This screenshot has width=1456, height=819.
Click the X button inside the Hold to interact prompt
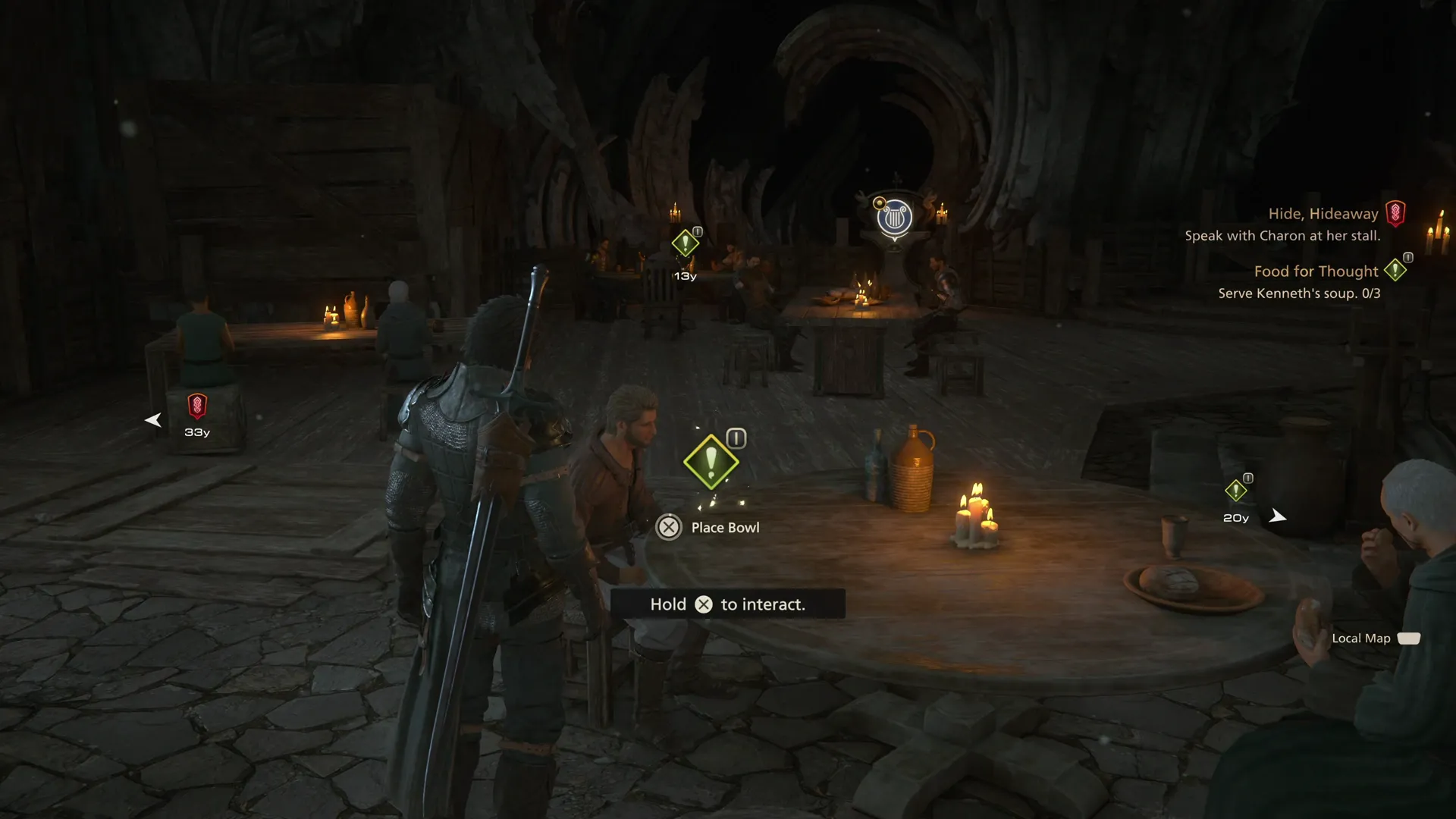tap(704, 604)
